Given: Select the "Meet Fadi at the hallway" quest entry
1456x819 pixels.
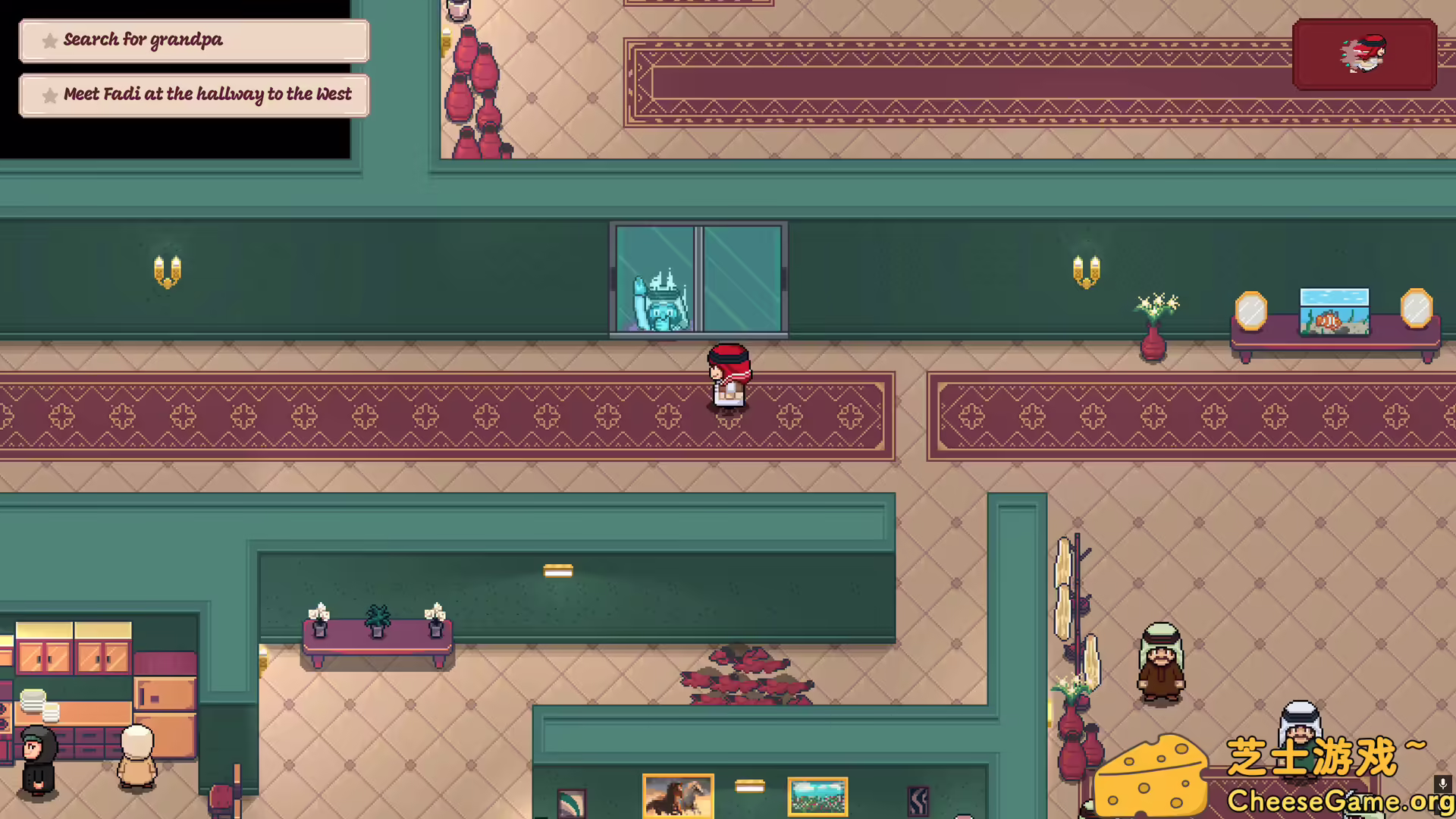Looking at the screenshot, I should 194,95.
